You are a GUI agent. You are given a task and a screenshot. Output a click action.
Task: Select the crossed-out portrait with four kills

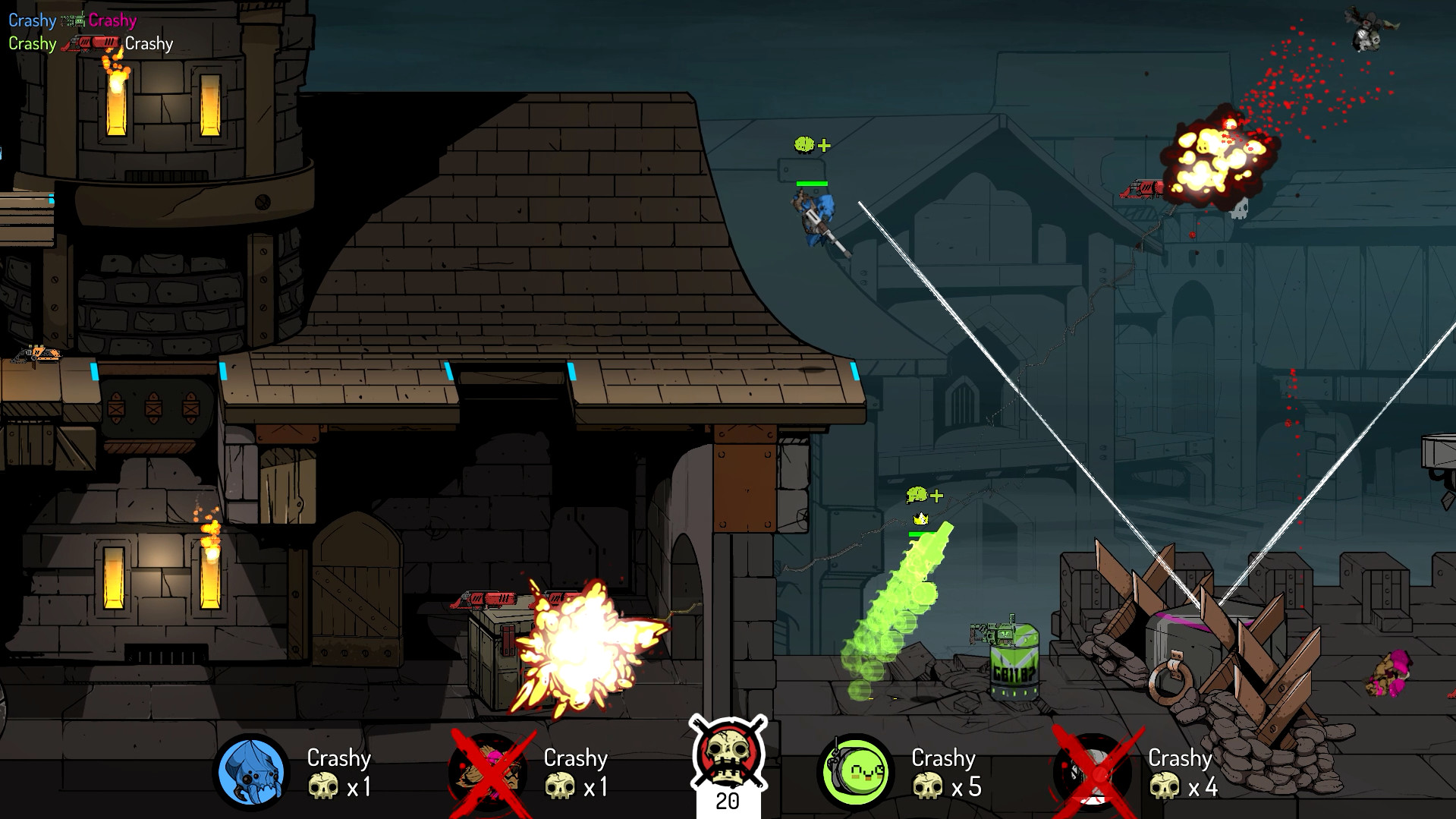tap(1093, 772)
